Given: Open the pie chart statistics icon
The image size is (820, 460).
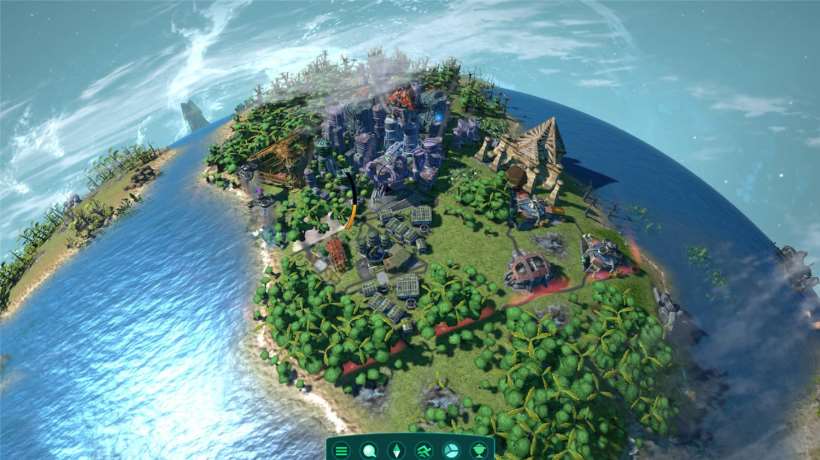Looking at the screenshot, I should [451, 450].
